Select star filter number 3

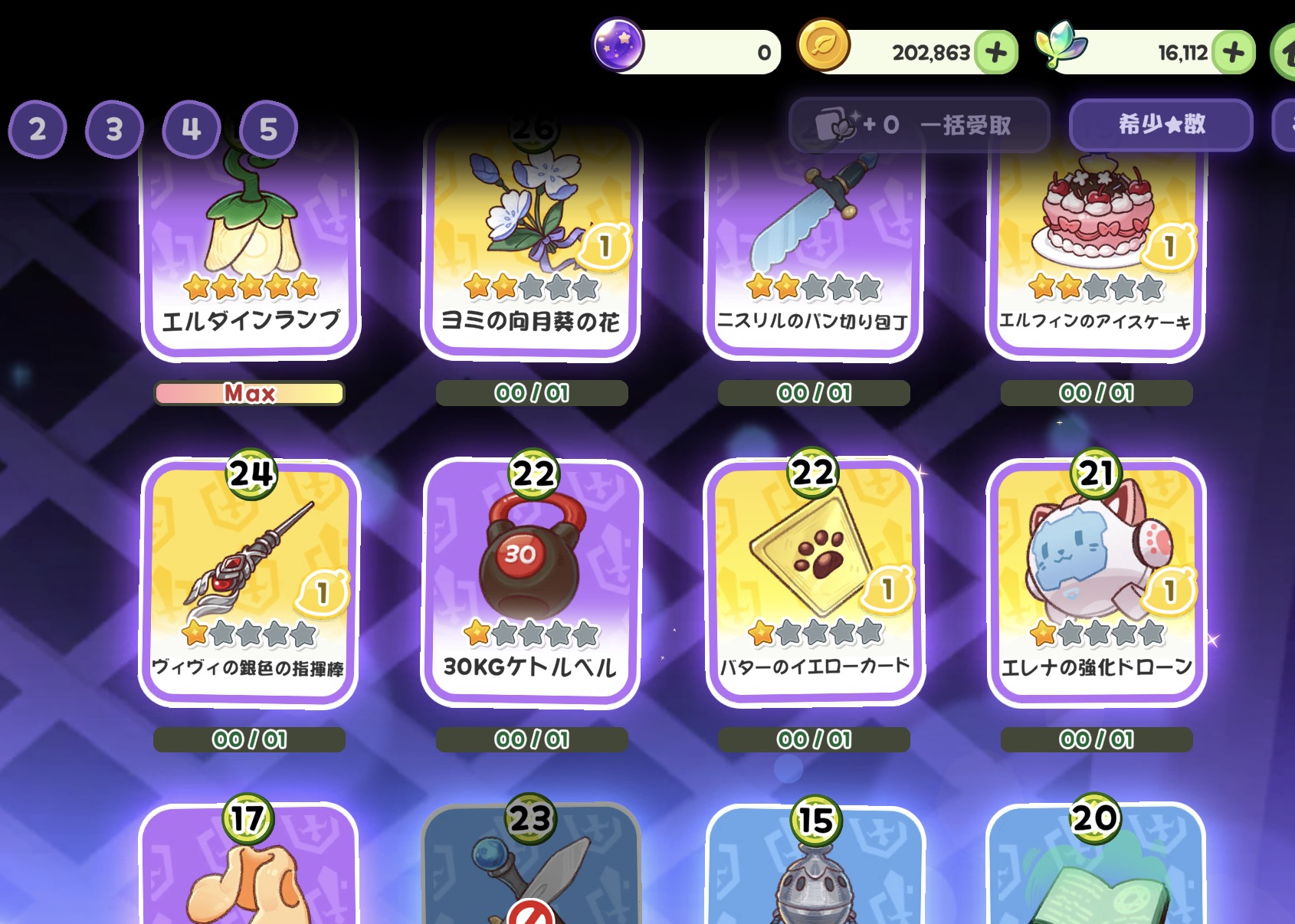(x=114, y=129)
